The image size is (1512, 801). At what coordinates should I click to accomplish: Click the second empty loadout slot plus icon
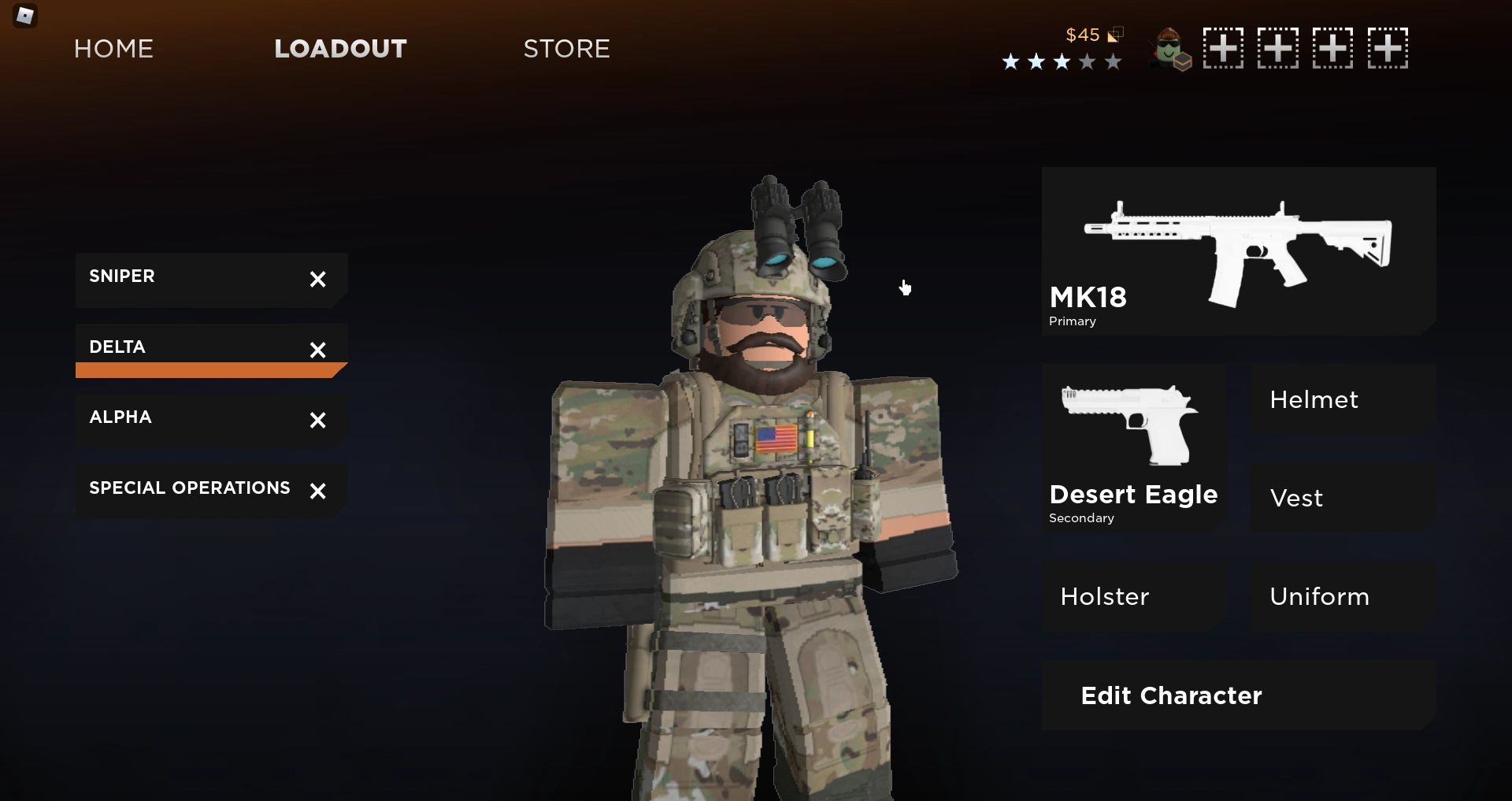tap(1277, 48)
